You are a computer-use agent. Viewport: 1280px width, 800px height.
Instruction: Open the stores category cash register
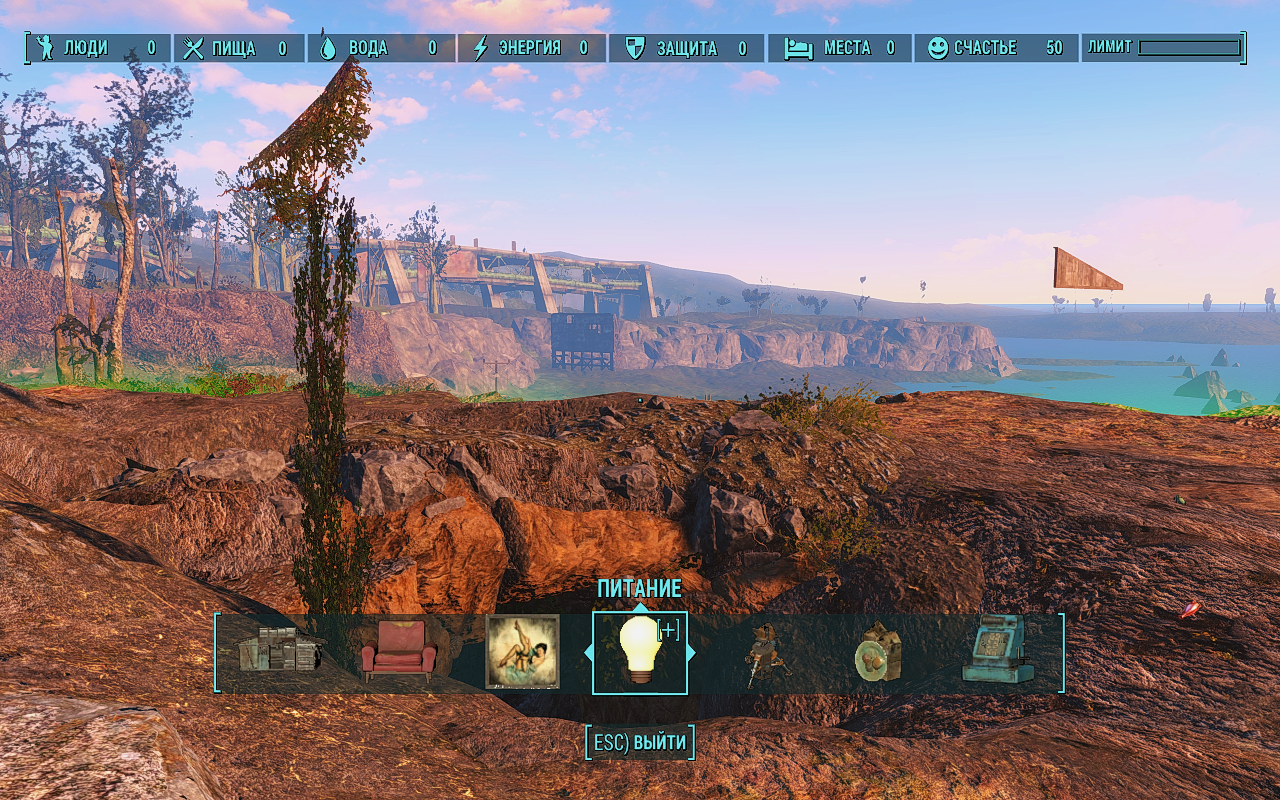(996, 650)
